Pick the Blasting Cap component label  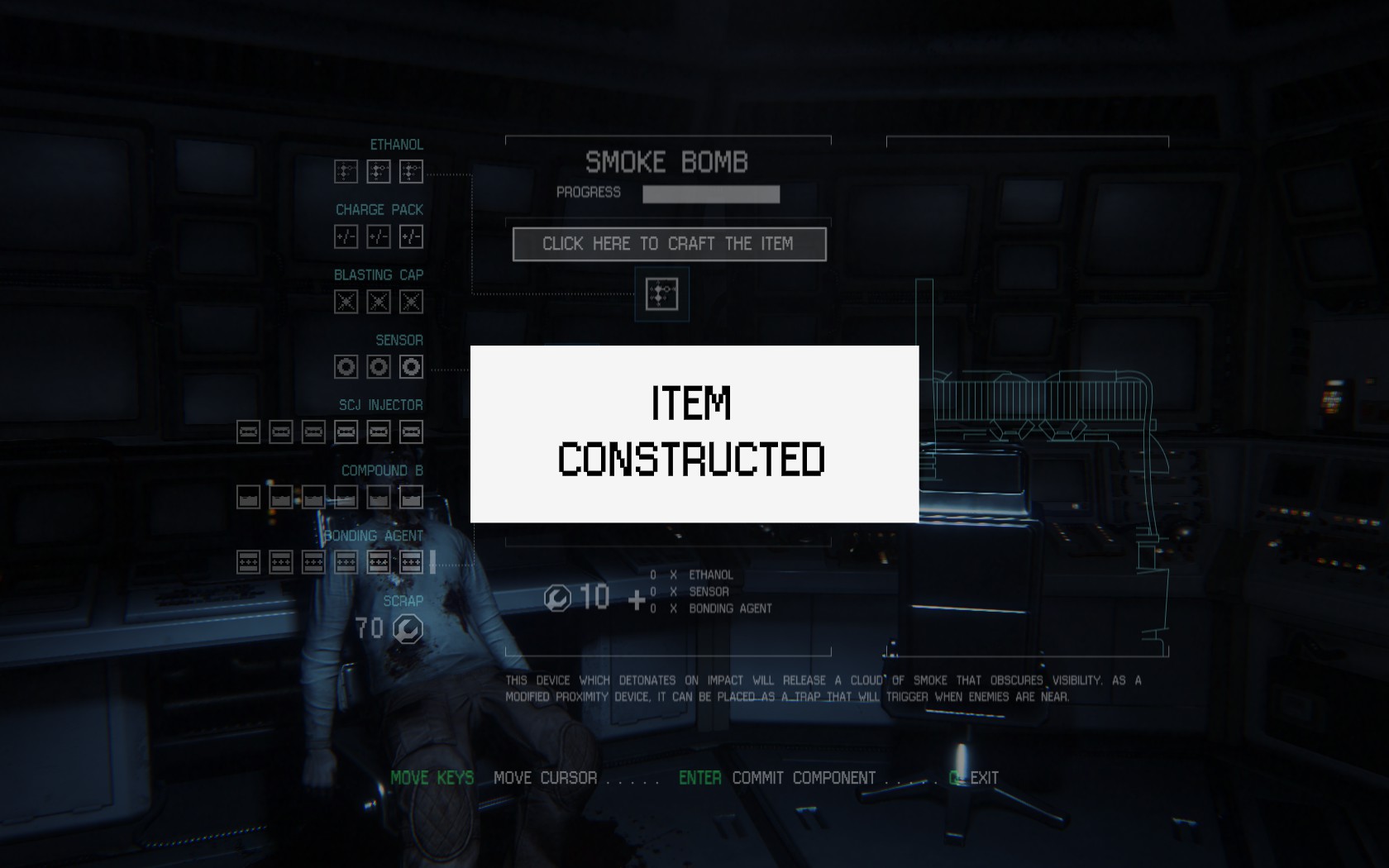pos(378,275)
